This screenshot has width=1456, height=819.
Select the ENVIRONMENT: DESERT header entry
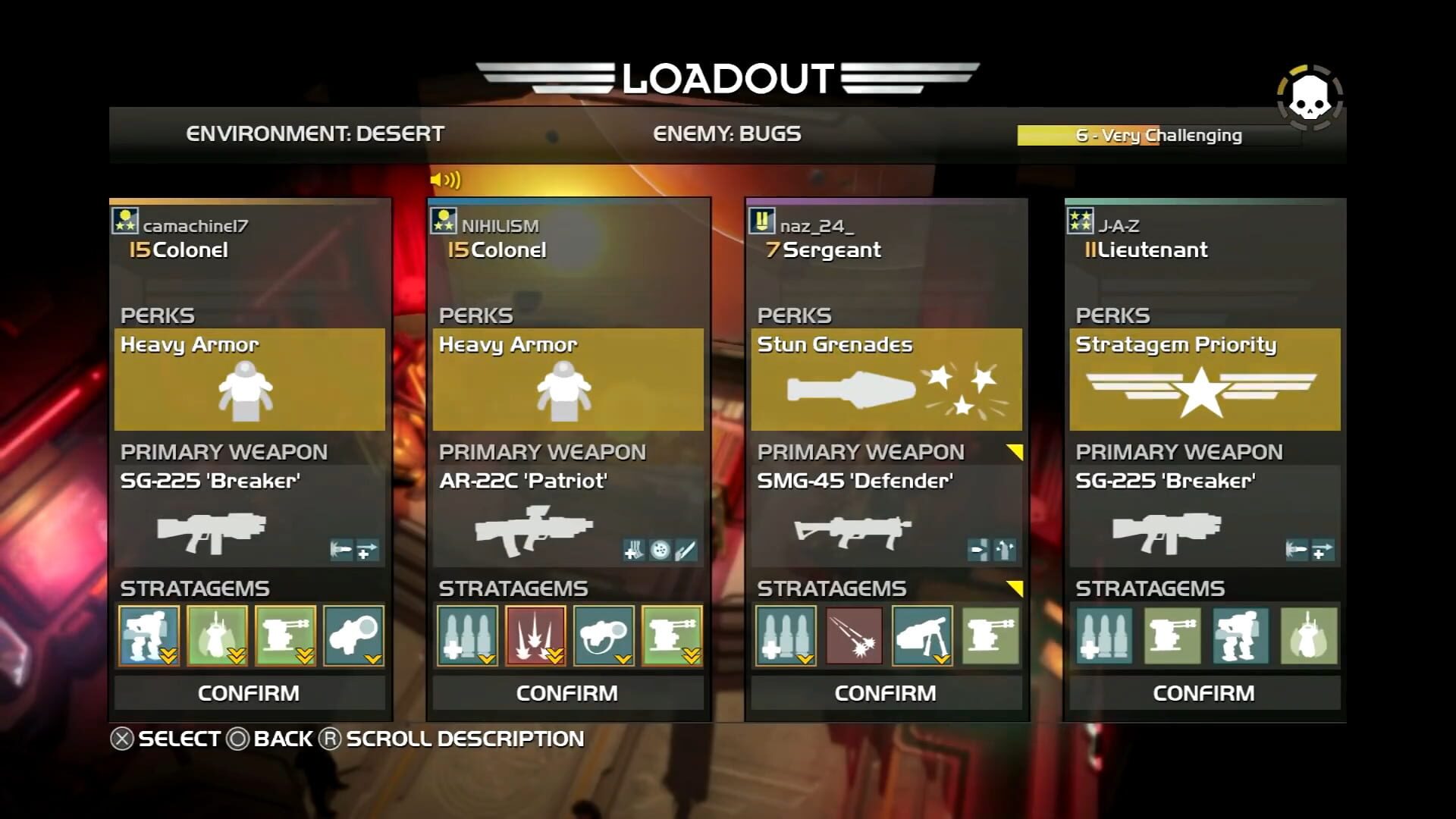point(314,133)
